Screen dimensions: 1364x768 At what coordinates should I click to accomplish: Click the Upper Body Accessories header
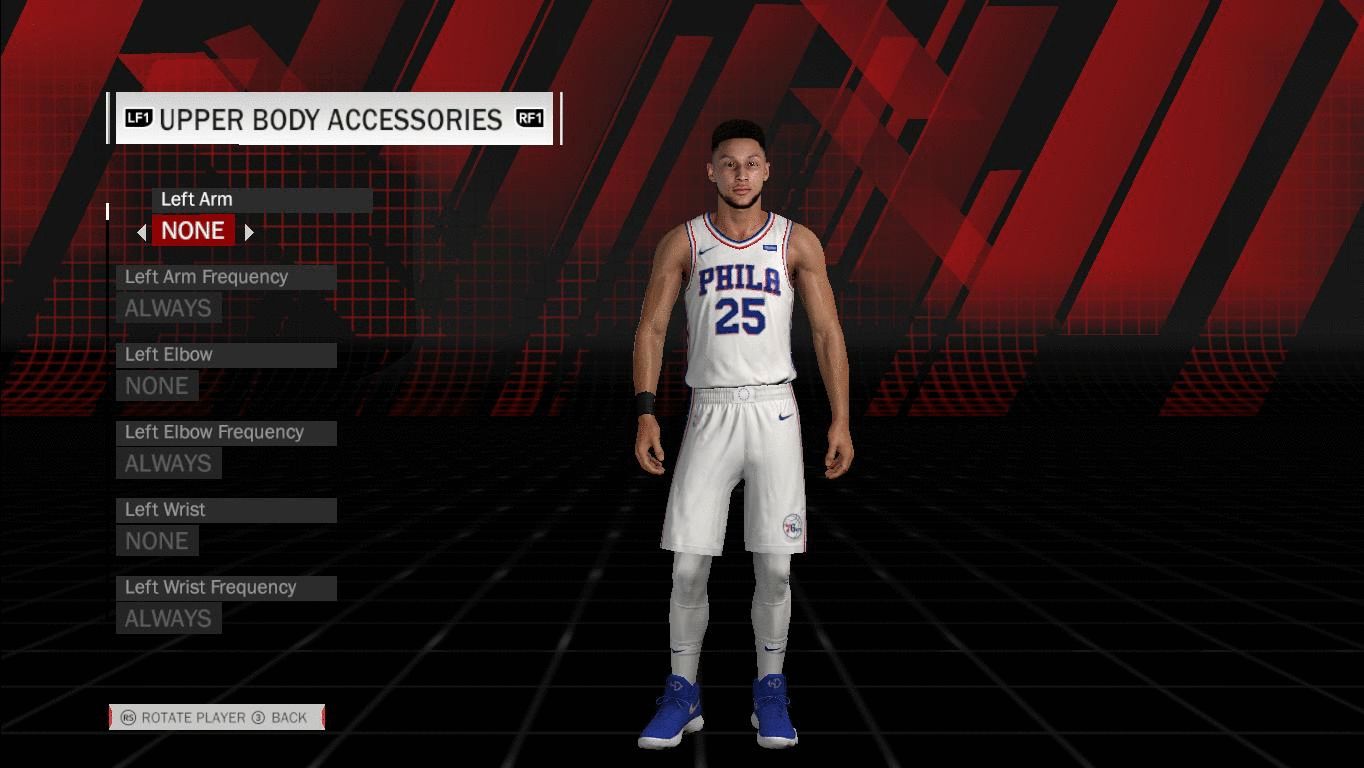click(x=334, y=119)
